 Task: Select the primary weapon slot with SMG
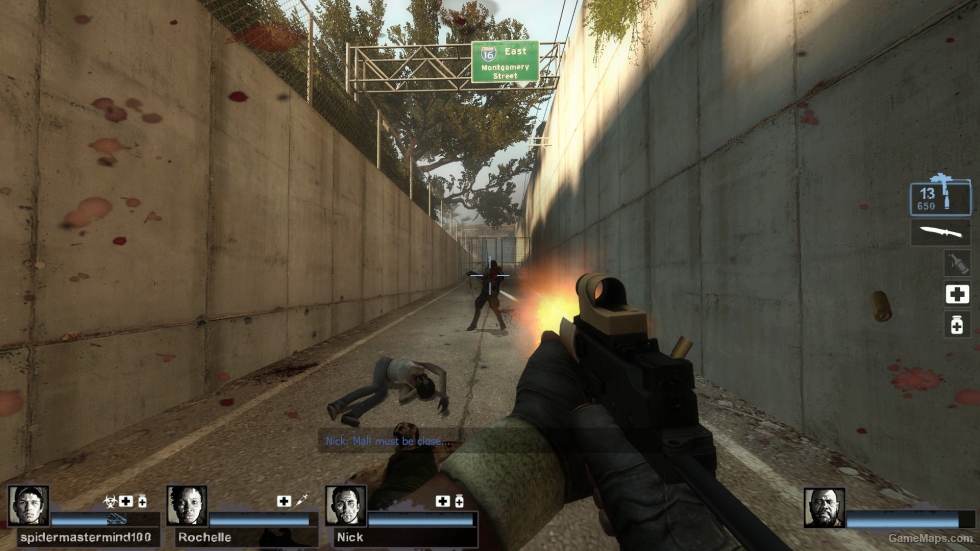click(x=940, y=196)
